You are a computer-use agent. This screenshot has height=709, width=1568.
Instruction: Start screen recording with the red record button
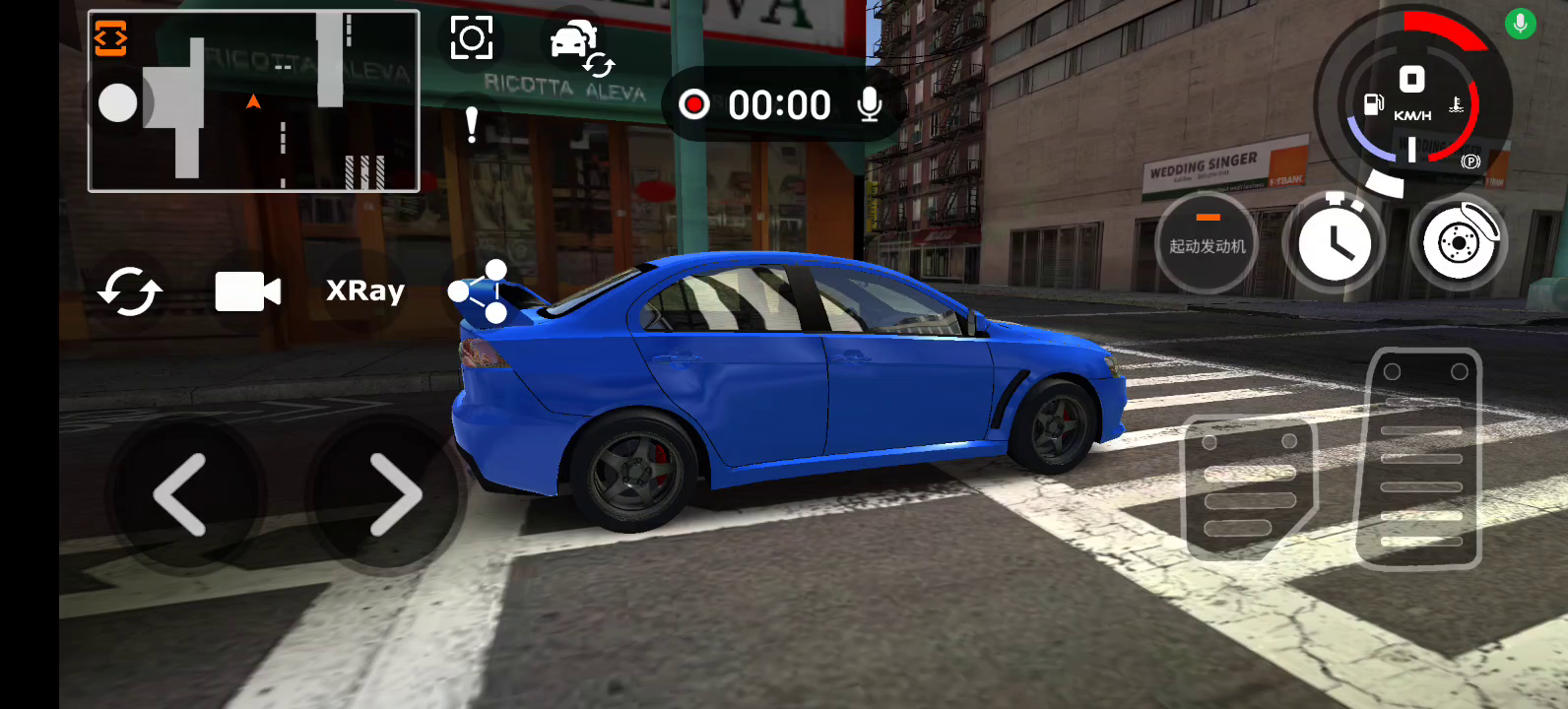coord(694,104)
